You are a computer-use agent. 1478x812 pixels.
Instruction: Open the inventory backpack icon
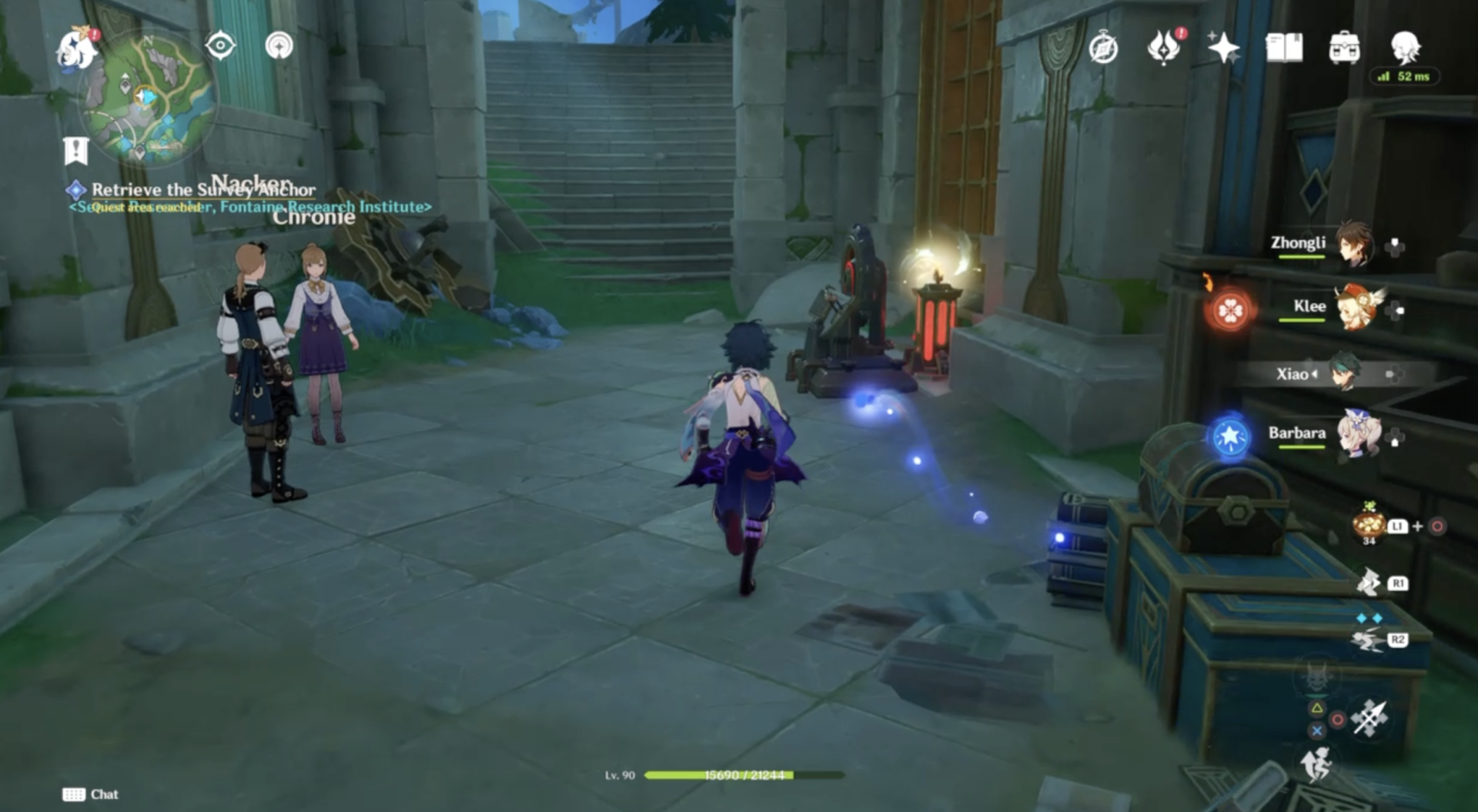click(1344, 48)
